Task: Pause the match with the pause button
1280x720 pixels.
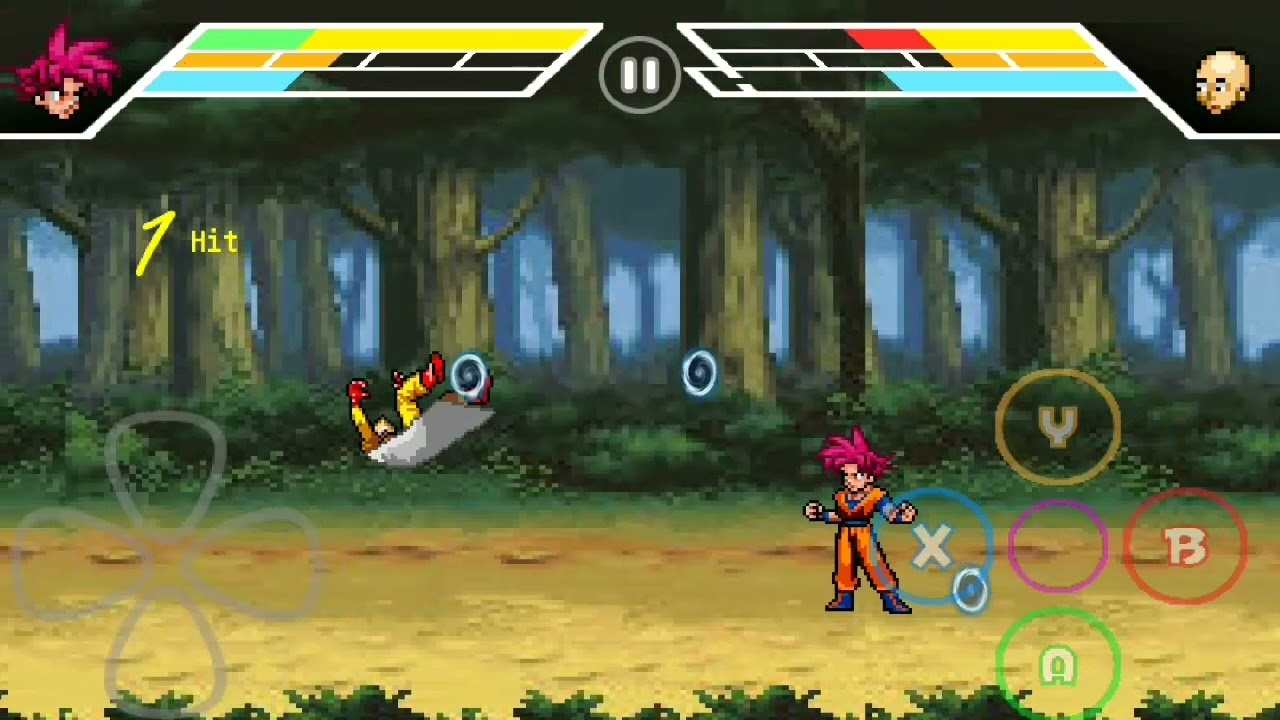Action: [639, 75]
